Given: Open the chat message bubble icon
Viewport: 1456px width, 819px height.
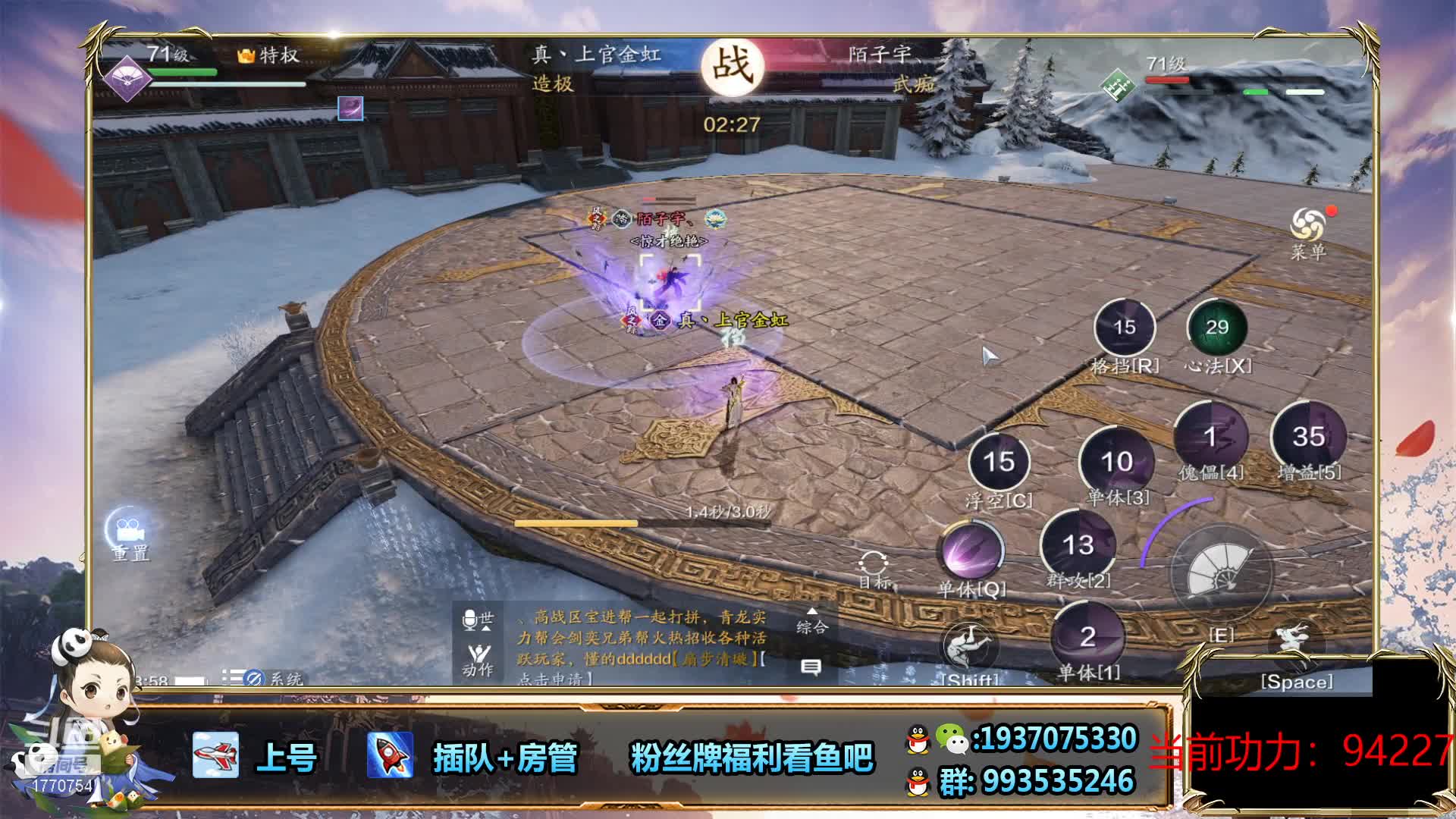Looking at the screenshot, I should tap(811, 667).
